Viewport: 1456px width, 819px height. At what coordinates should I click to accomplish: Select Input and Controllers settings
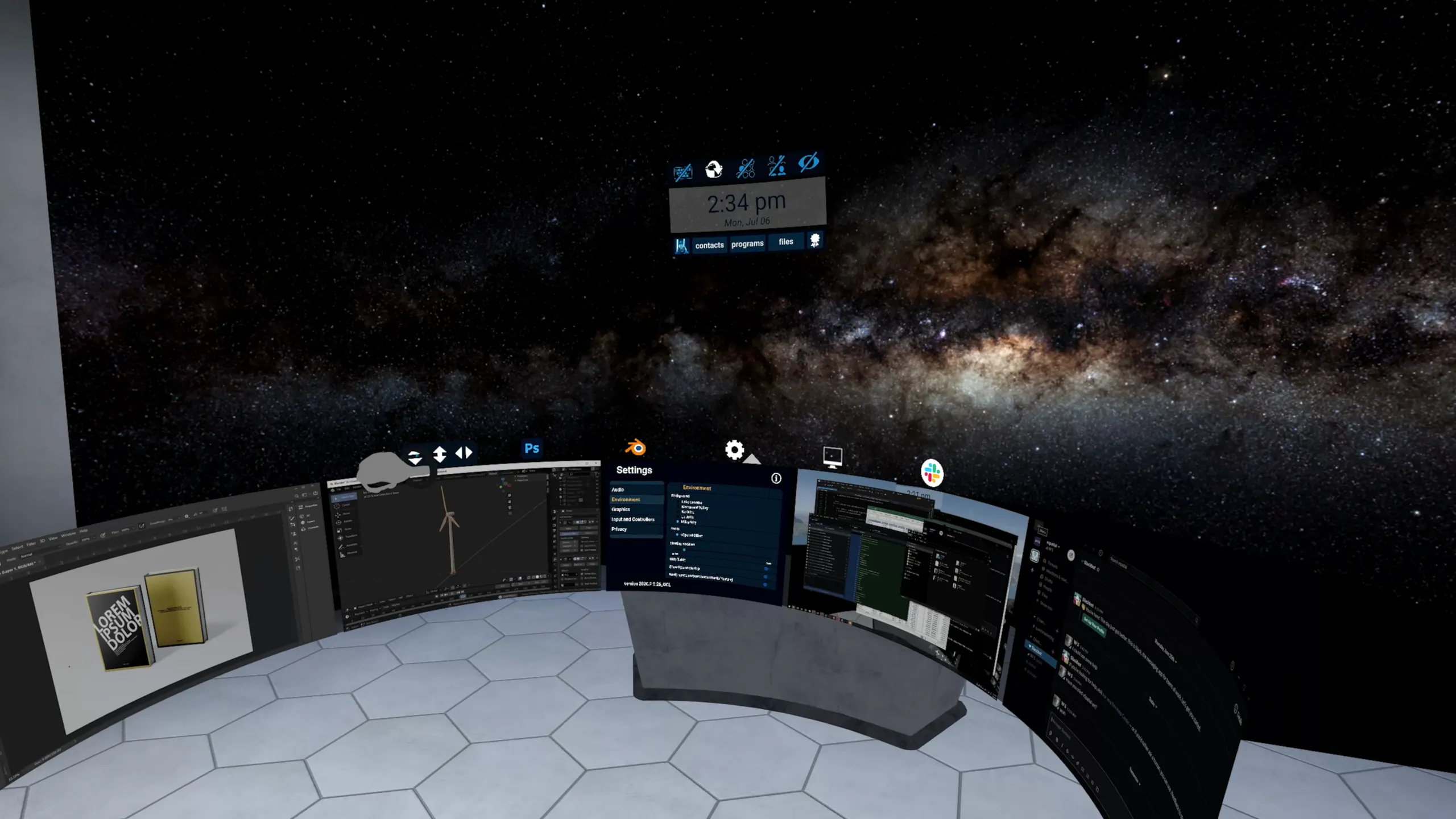(632, 519)
